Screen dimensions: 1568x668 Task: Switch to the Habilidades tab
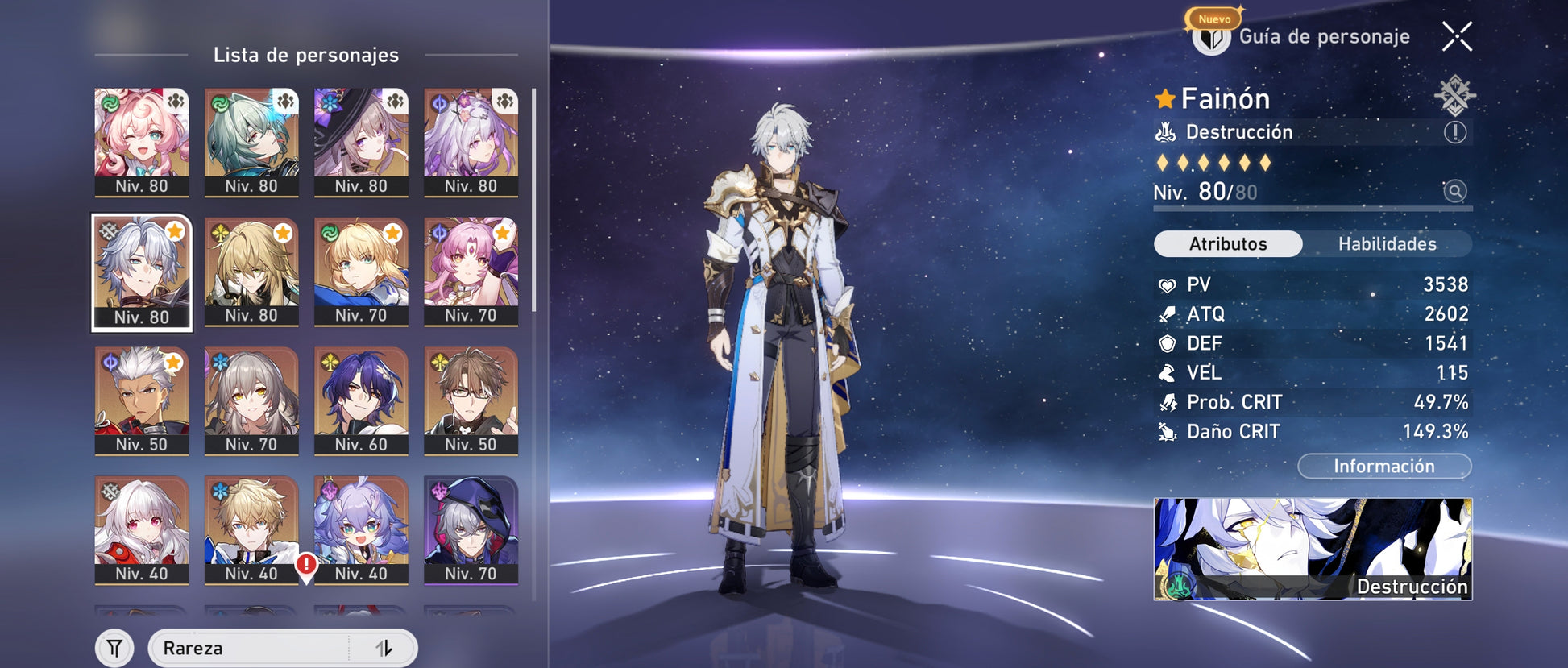pyautogui.click(x=1387, y=243)
